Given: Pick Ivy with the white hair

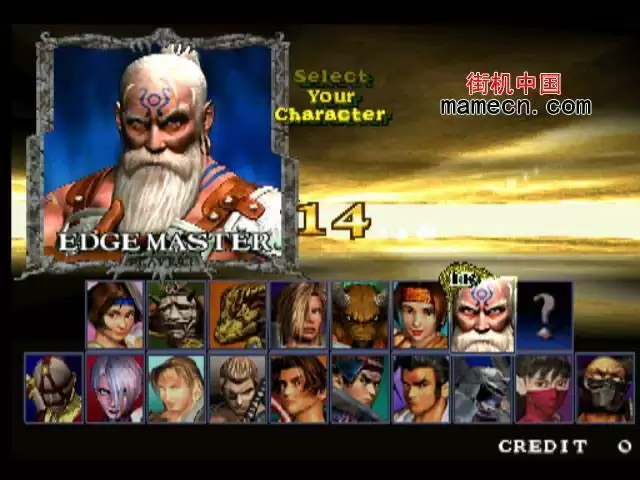Looking at the screenshot, I should [115, 388].
